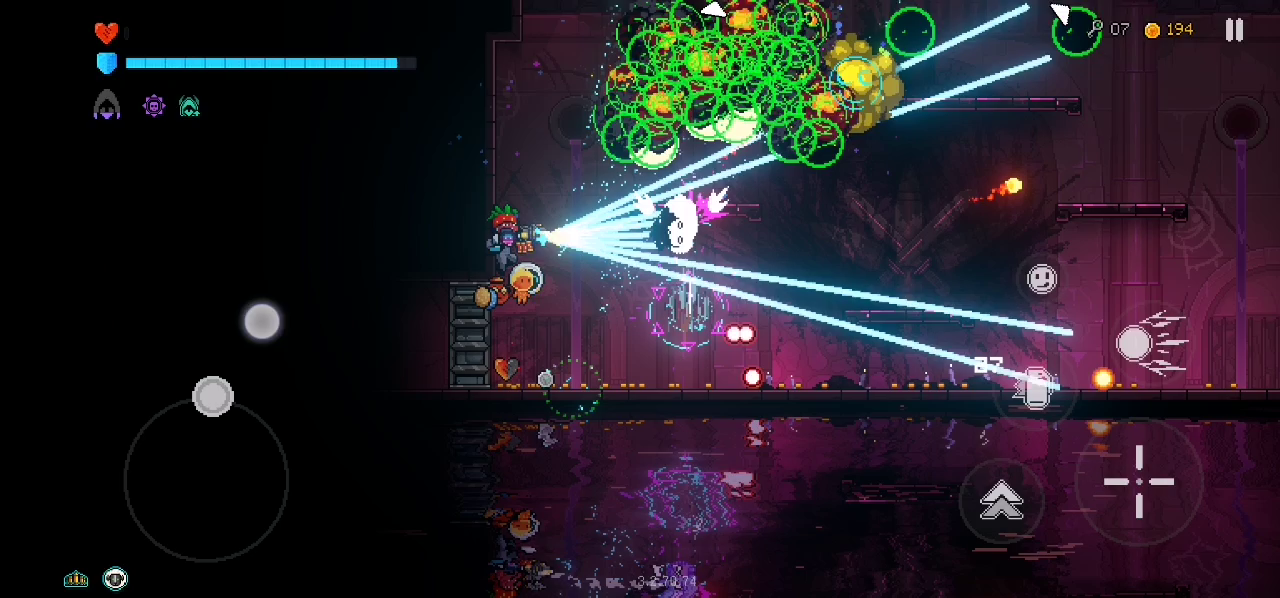
Task: Tap the round eye item icon
Action: tap(116, 579)
